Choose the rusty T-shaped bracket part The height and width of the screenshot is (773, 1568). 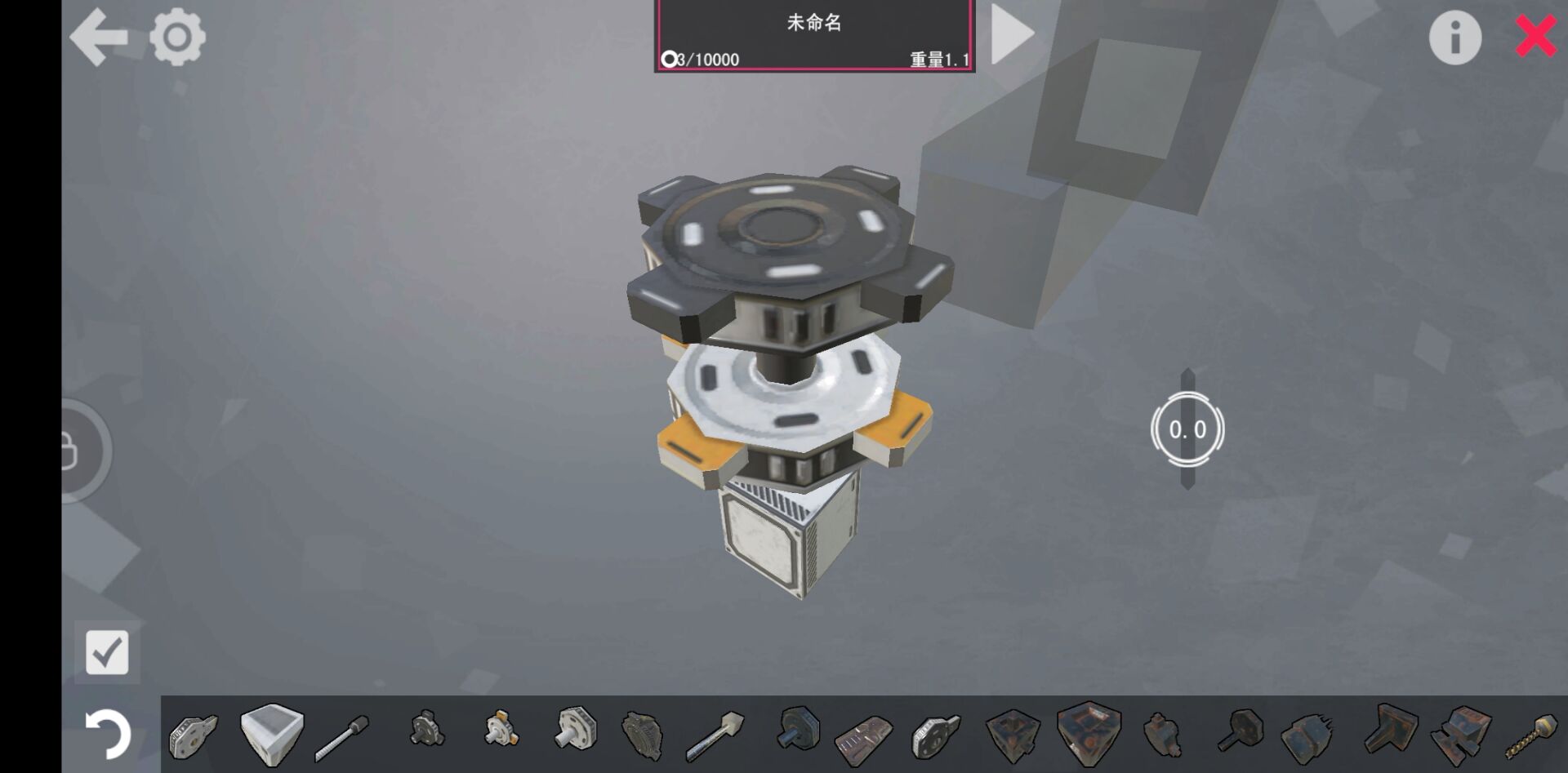tap(1389, 729)
